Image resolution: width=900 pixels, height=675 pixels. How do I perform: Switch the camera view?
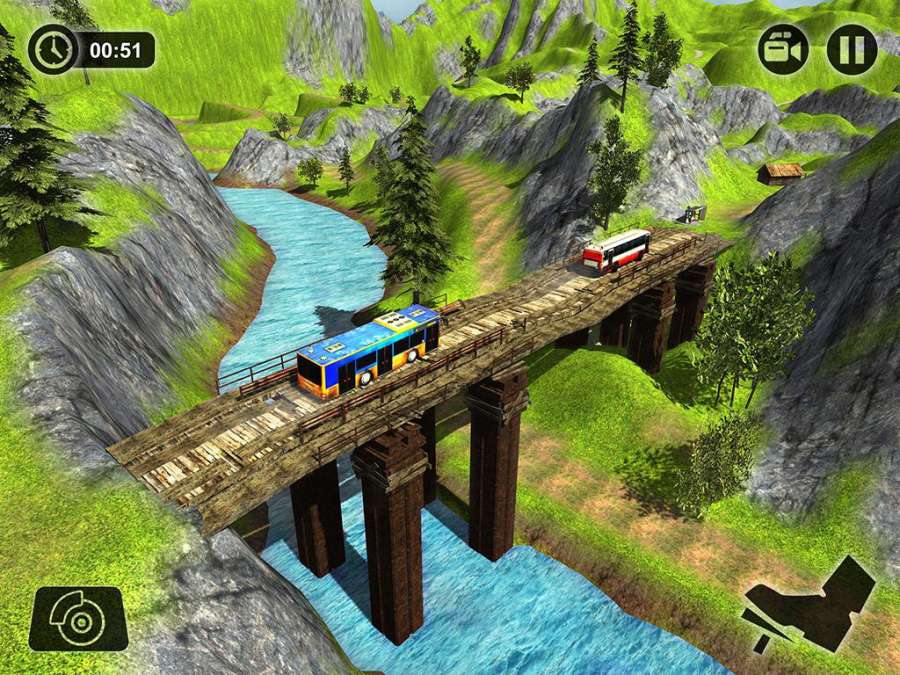tap(783, 49)
